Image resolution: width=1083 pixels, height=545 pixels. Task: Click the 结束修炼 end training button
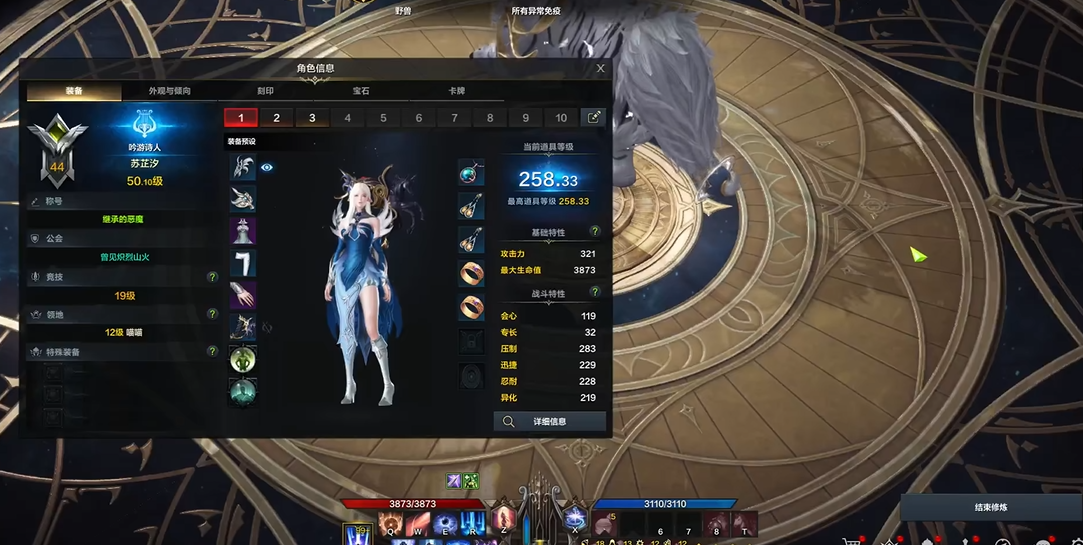point(991,507)
